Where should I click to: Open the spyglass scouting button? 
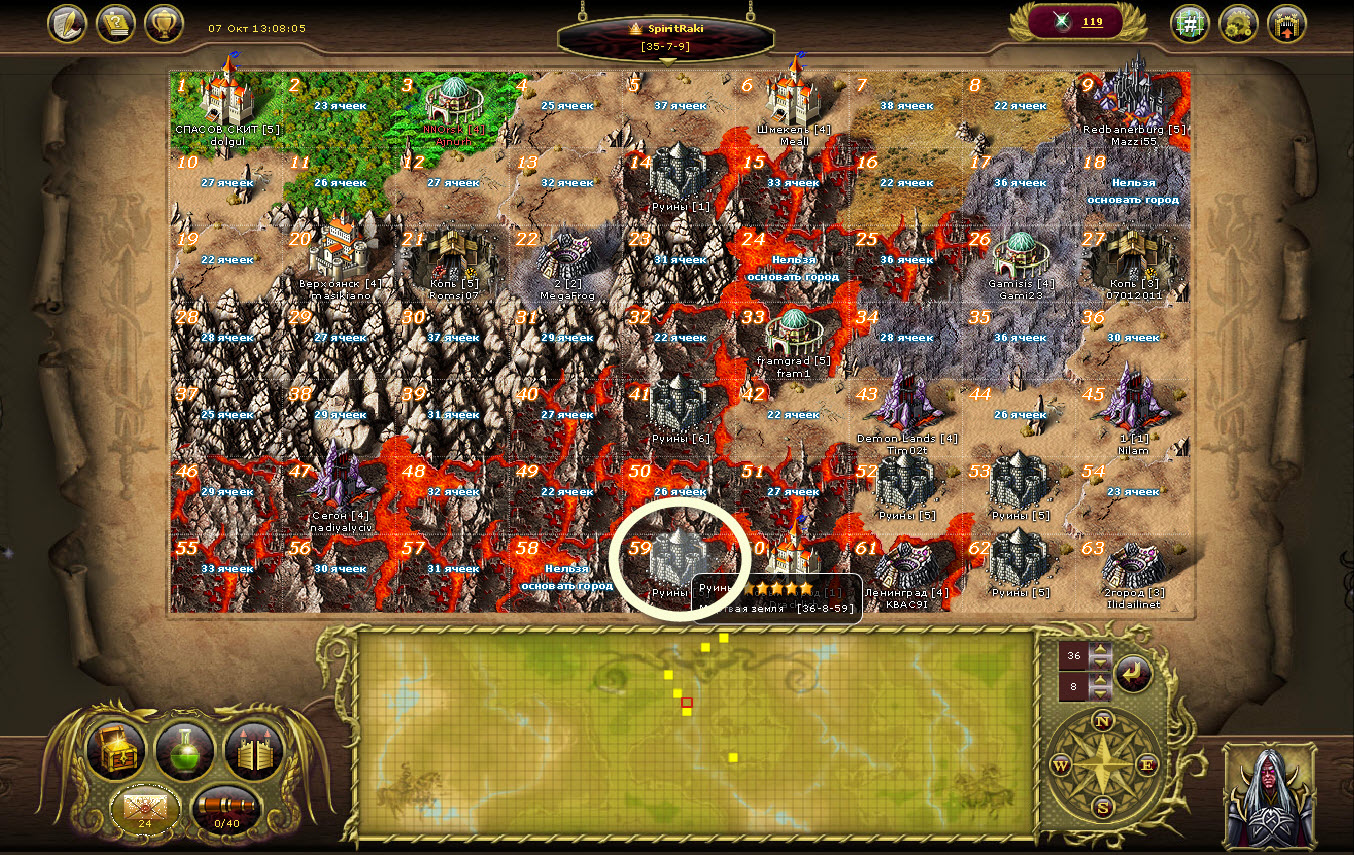(227, 808)
